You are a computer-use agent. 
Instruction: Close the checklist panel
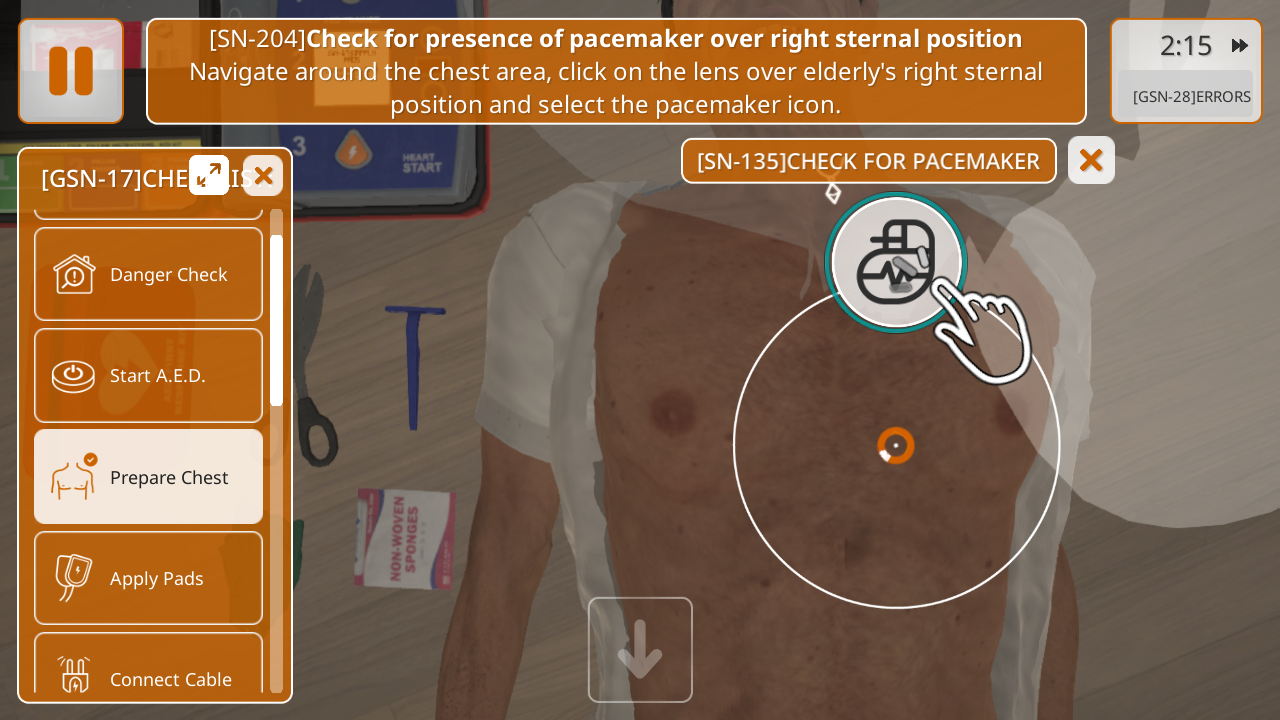coord(263,176)
